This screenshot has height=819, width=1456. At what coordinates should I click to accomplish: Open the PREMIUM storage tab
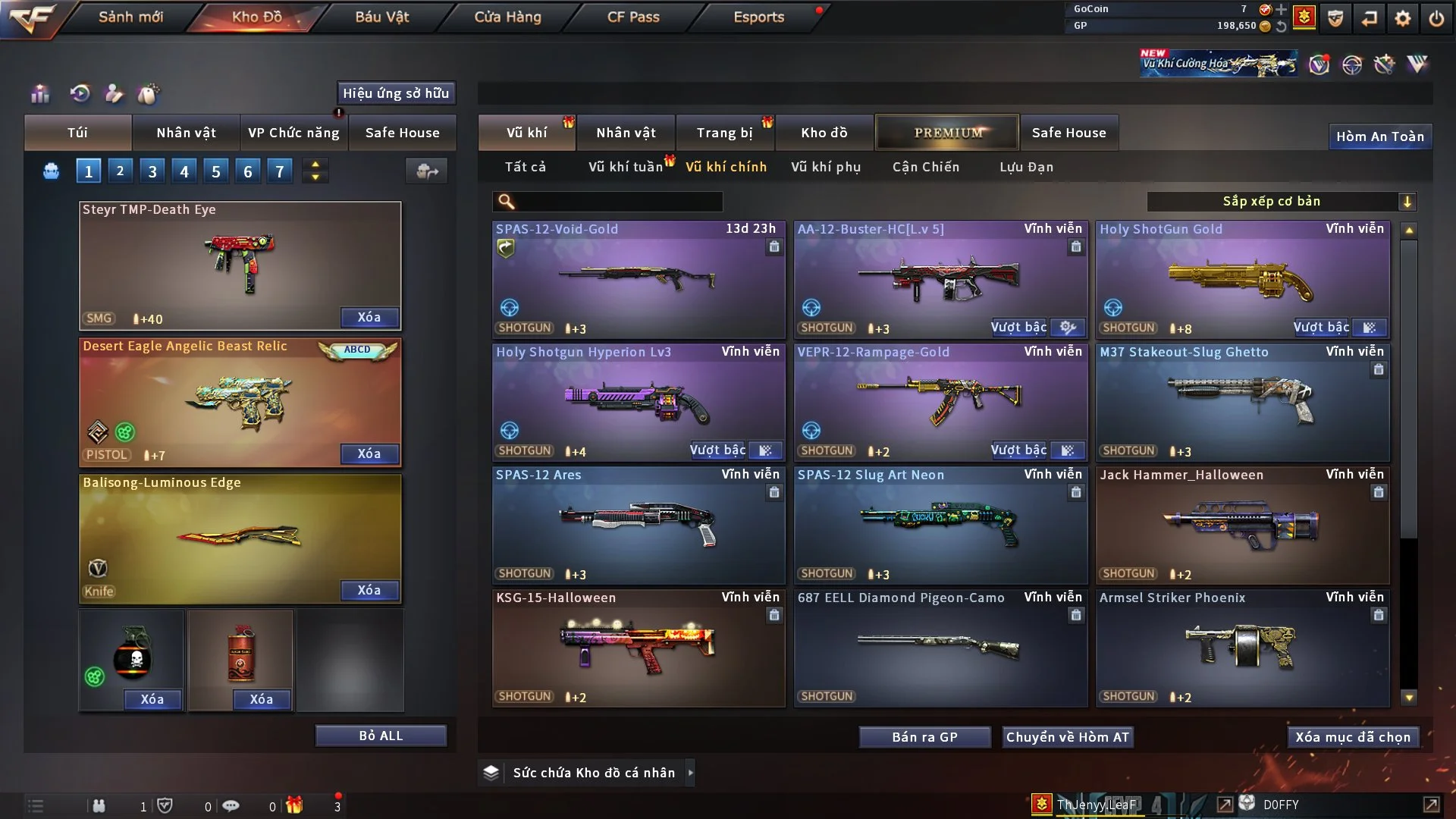[x=947, y=133]
